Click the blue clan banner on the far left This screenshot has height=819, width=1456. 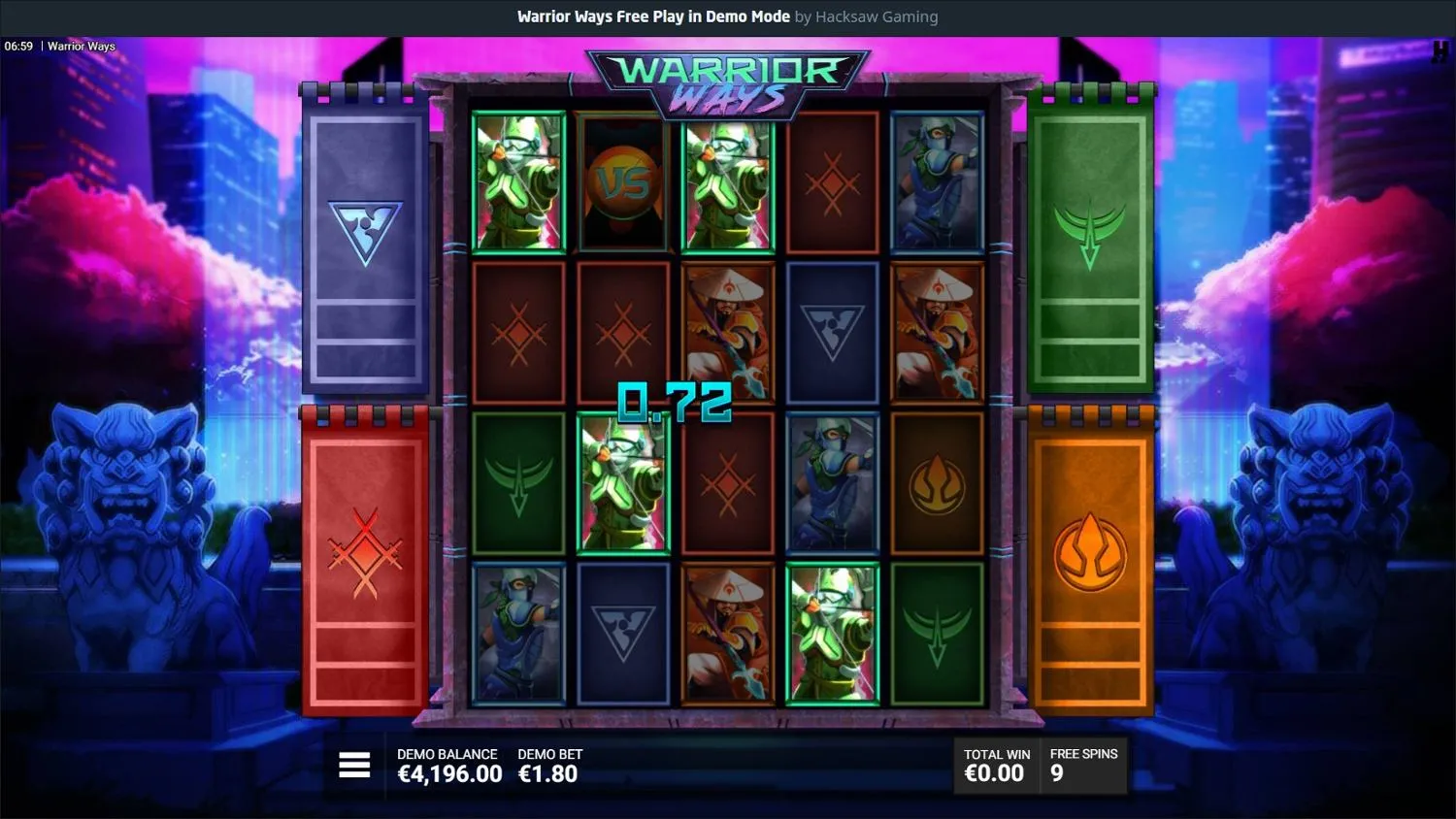pos(367,243)
